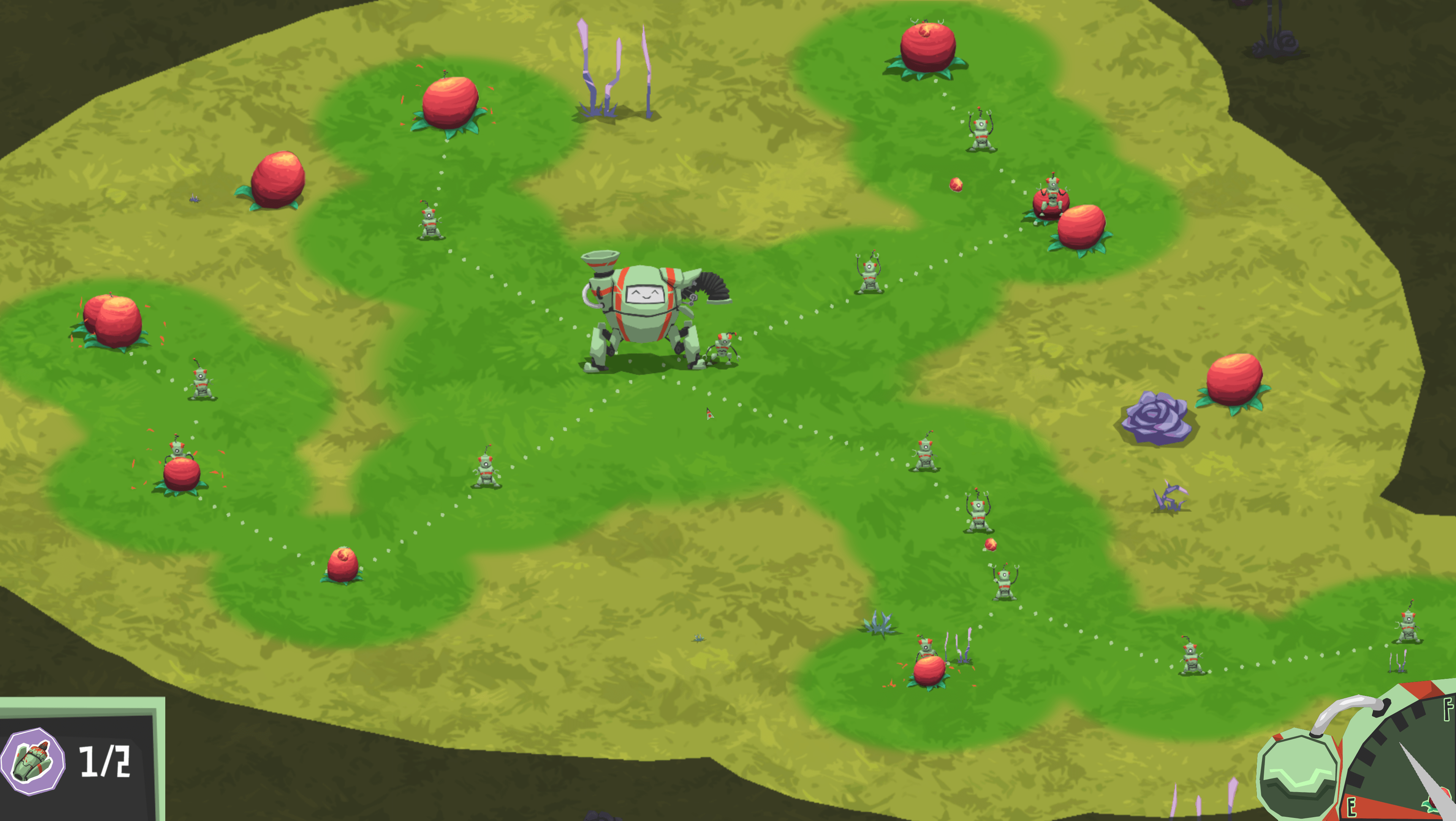1456x821 pixels.
Task: Click the large apple near the top-right corner
Action: pyautogui.click(x=927, y=48)
